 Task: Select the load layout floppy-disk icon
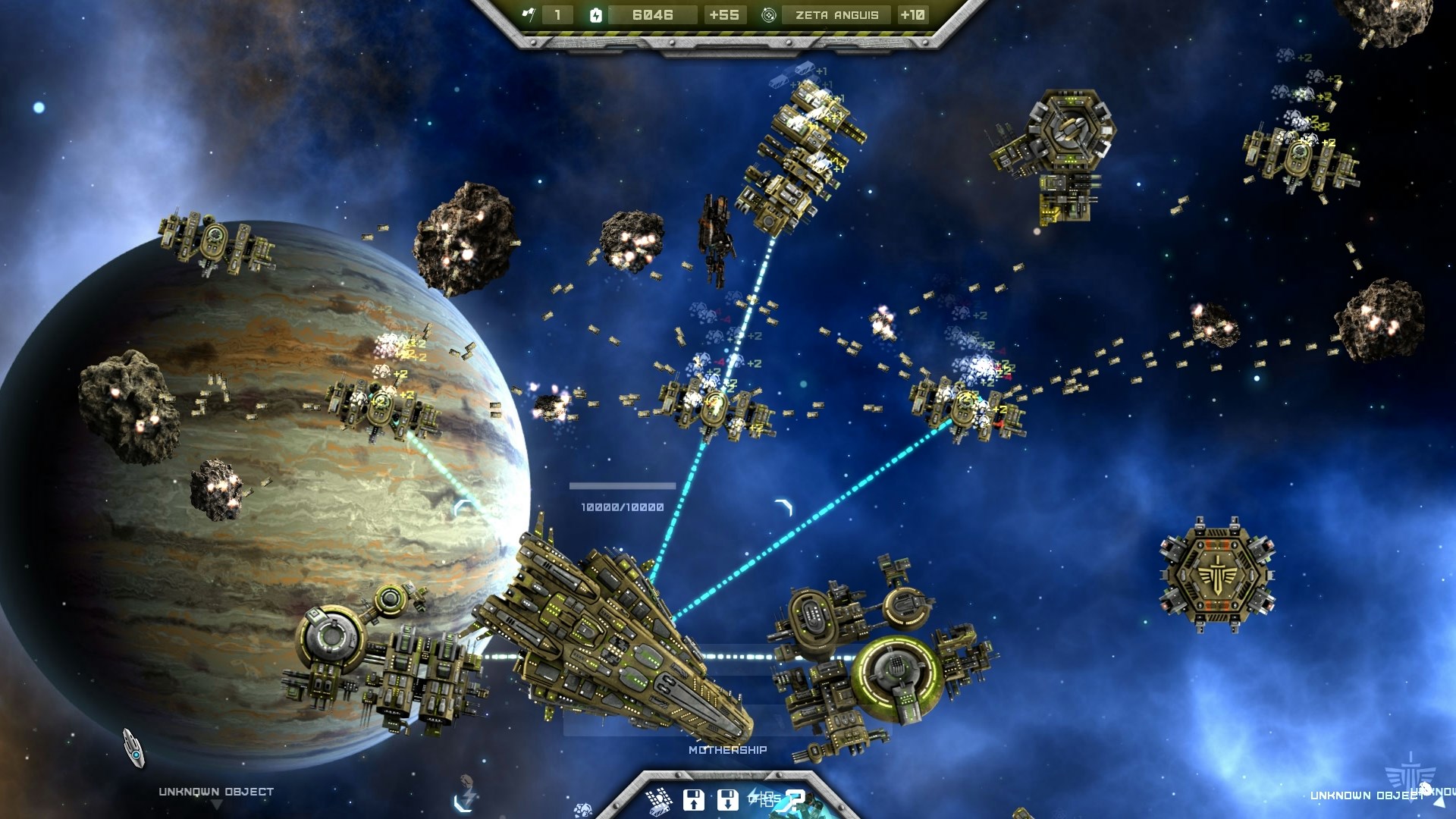[x=729, y=800]
